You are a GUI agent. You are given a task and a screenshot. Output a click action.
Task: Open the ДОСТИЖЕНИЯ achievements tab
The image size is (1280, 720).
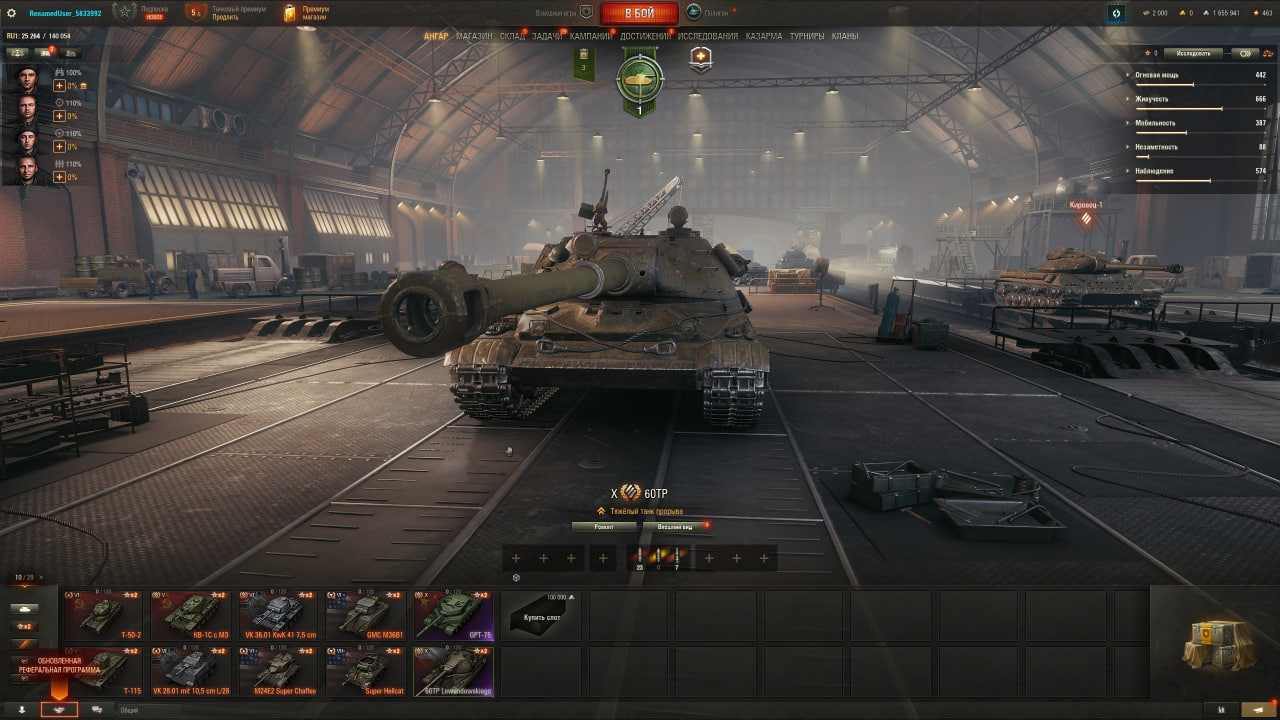(x=645, y=37)
